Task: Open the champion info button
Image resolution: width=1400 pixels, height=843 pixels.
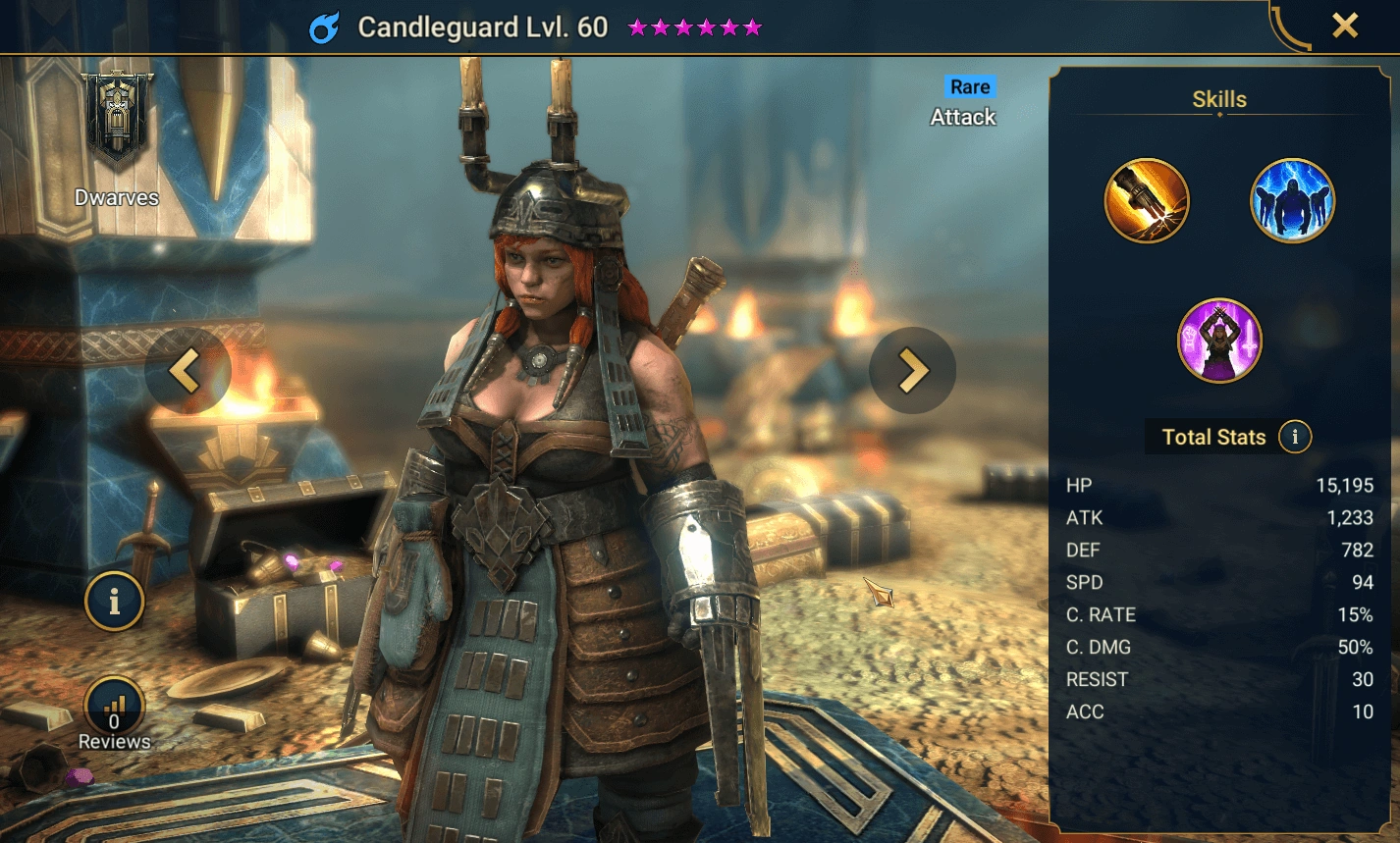Action: pos(114,601)
